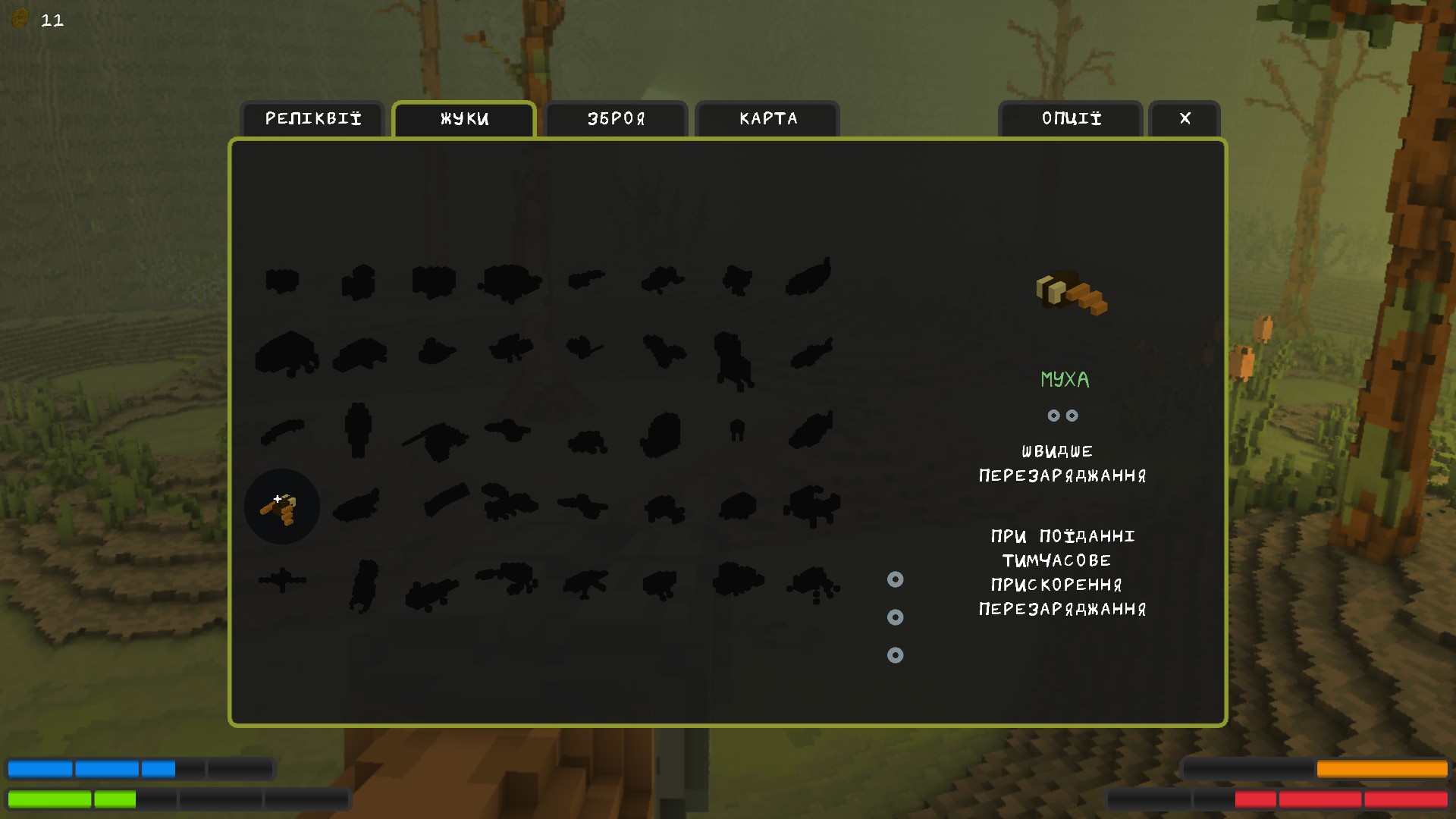Image resolution: width=1456 pixels, height=819 pixels.
Task: Open the Зброя tab
Action: coord(616,119)
